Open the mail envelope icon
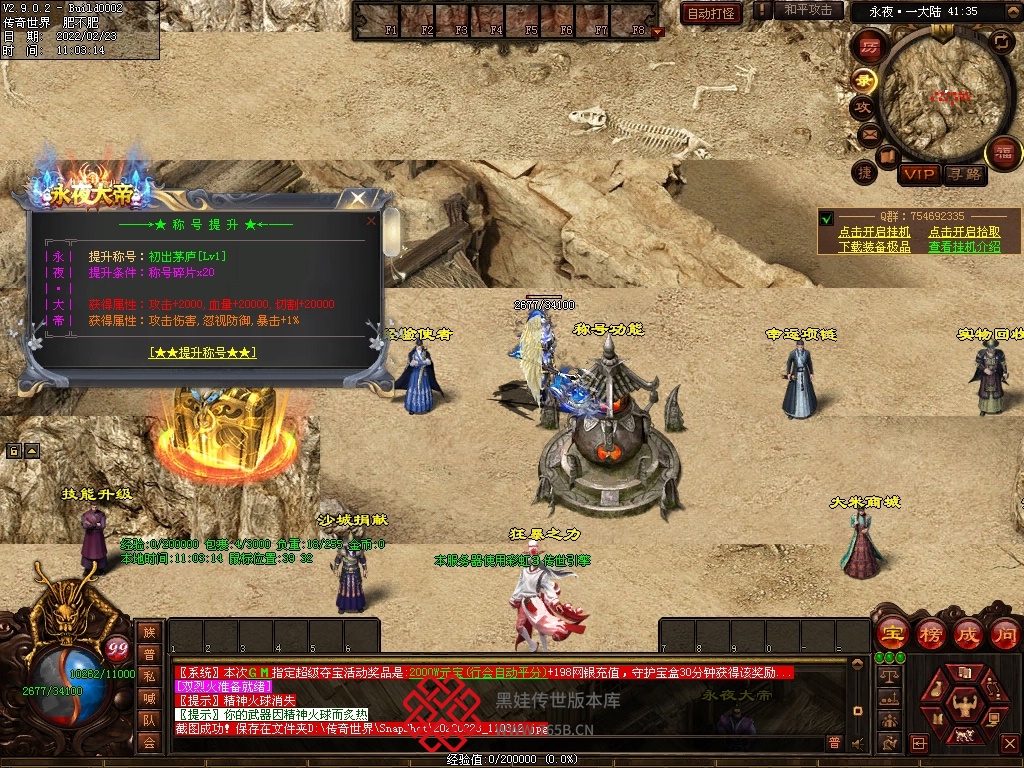The image size is (1024, 768). point(869,133)
